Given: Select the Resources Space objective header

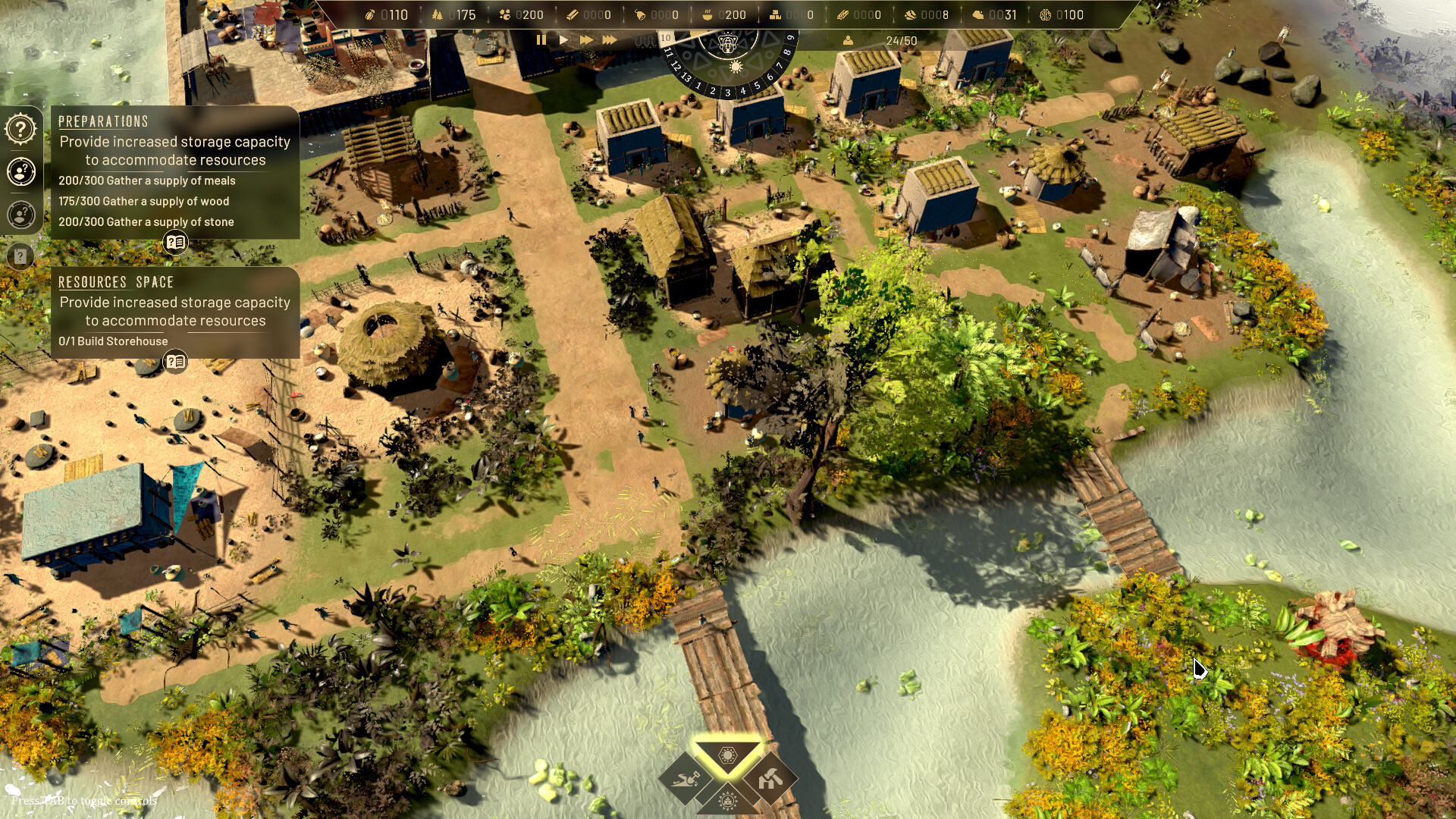Looking at the screenshot, I should tap(115, 282).
